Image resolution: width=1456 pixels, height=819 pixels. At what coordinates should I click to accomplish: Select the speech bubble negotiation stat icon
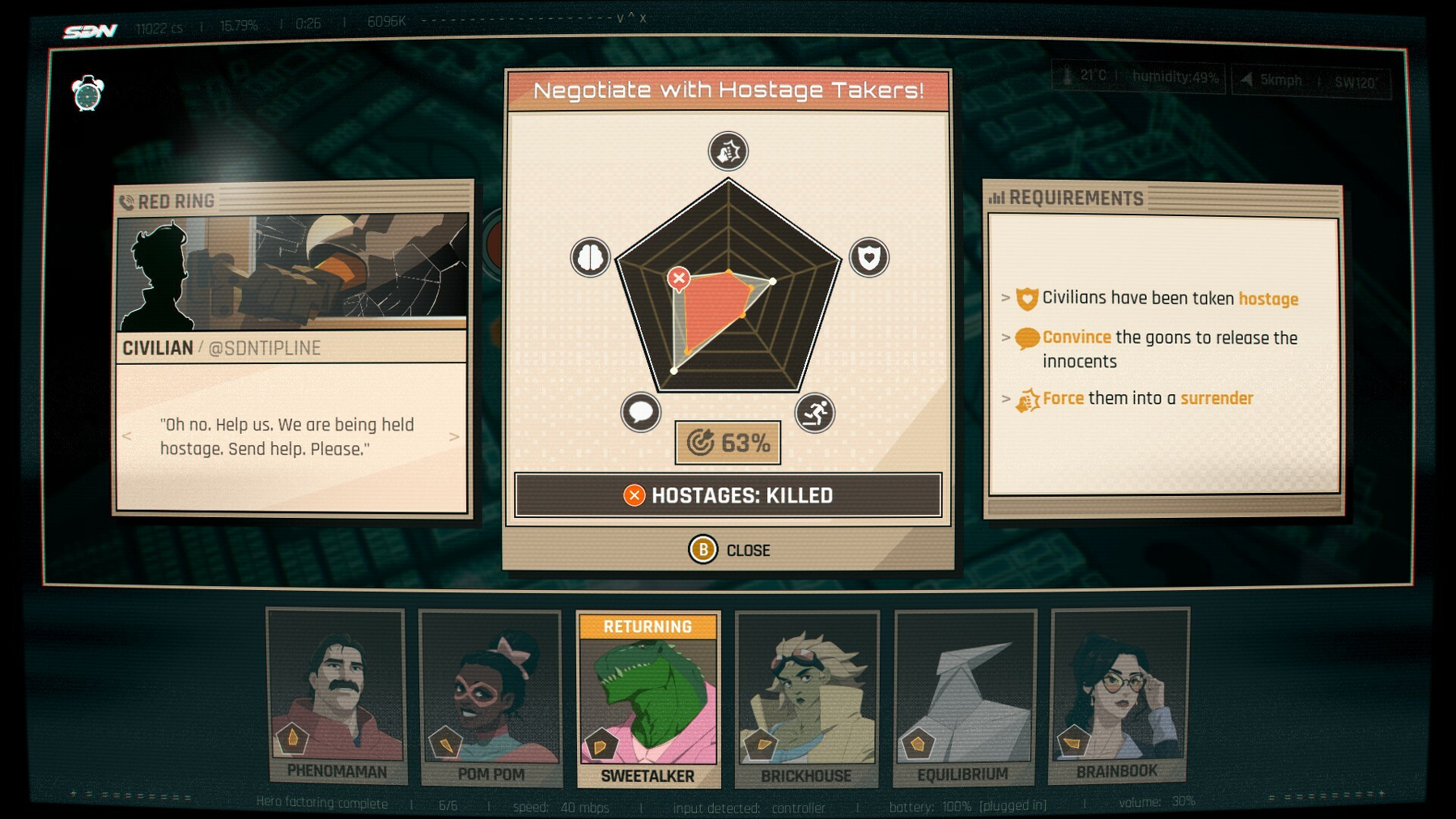(641, 413)
